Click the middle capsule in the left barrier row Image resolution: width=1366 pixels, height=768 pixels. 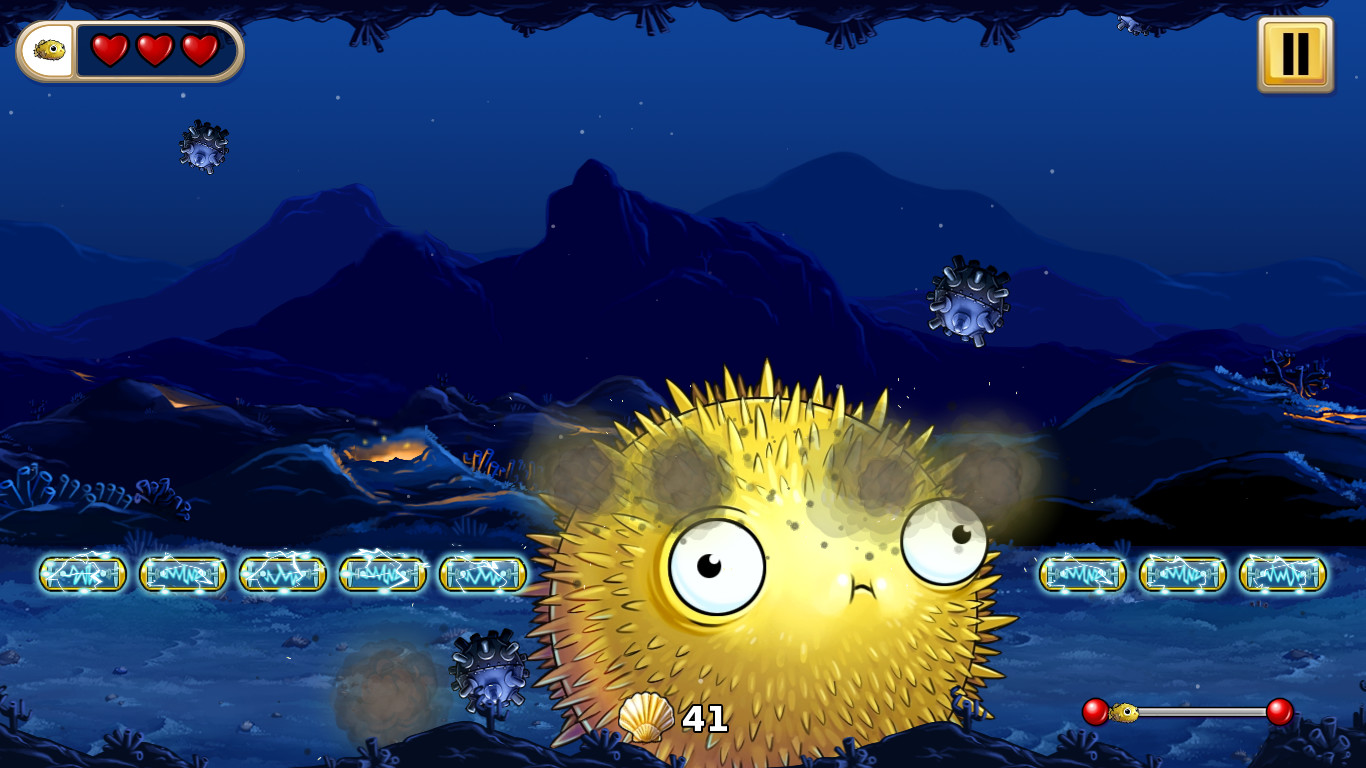(x=283, y=575)
